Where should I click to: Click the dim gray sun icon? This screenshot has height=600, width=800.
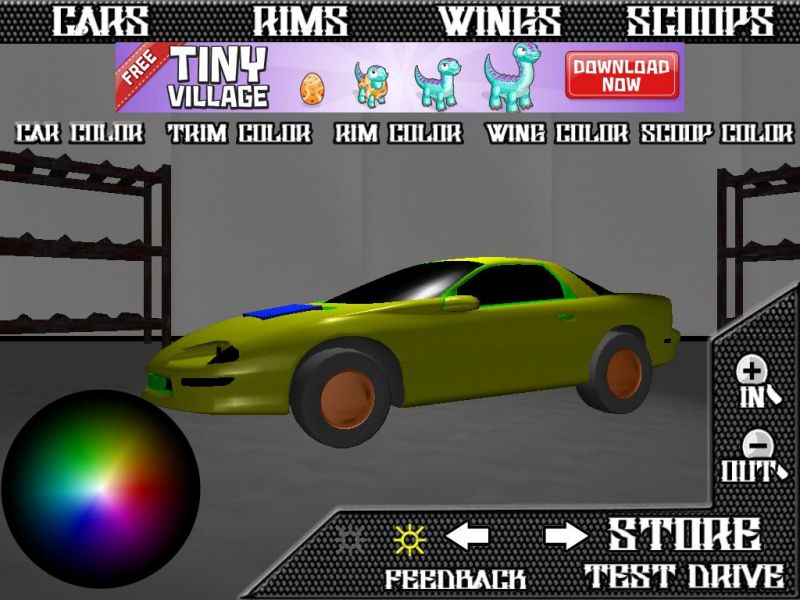pos(350,538)
